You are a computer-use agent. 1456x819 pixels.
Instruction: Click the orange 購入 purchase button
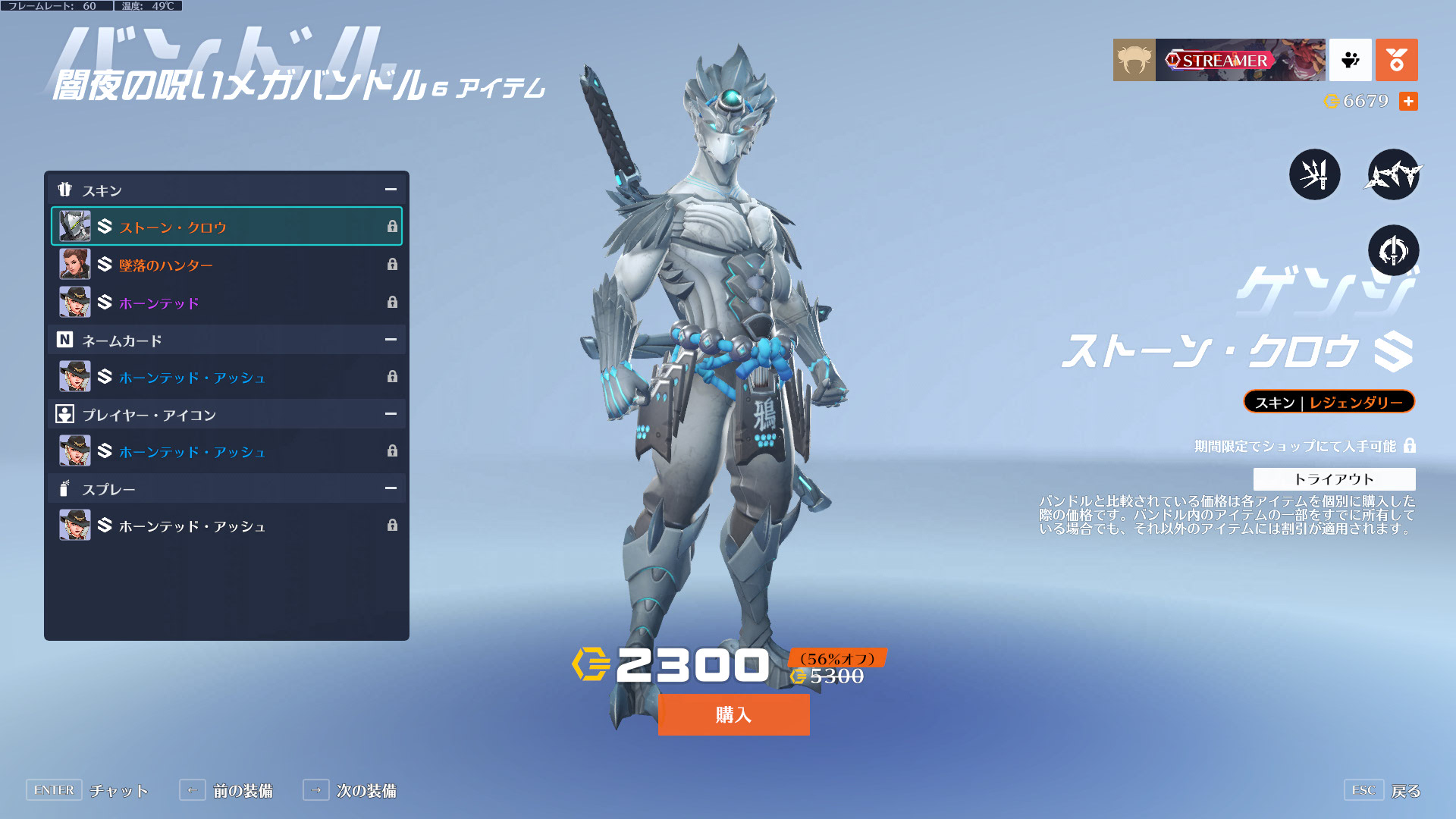pyautogui.click(x=733, y=714)
